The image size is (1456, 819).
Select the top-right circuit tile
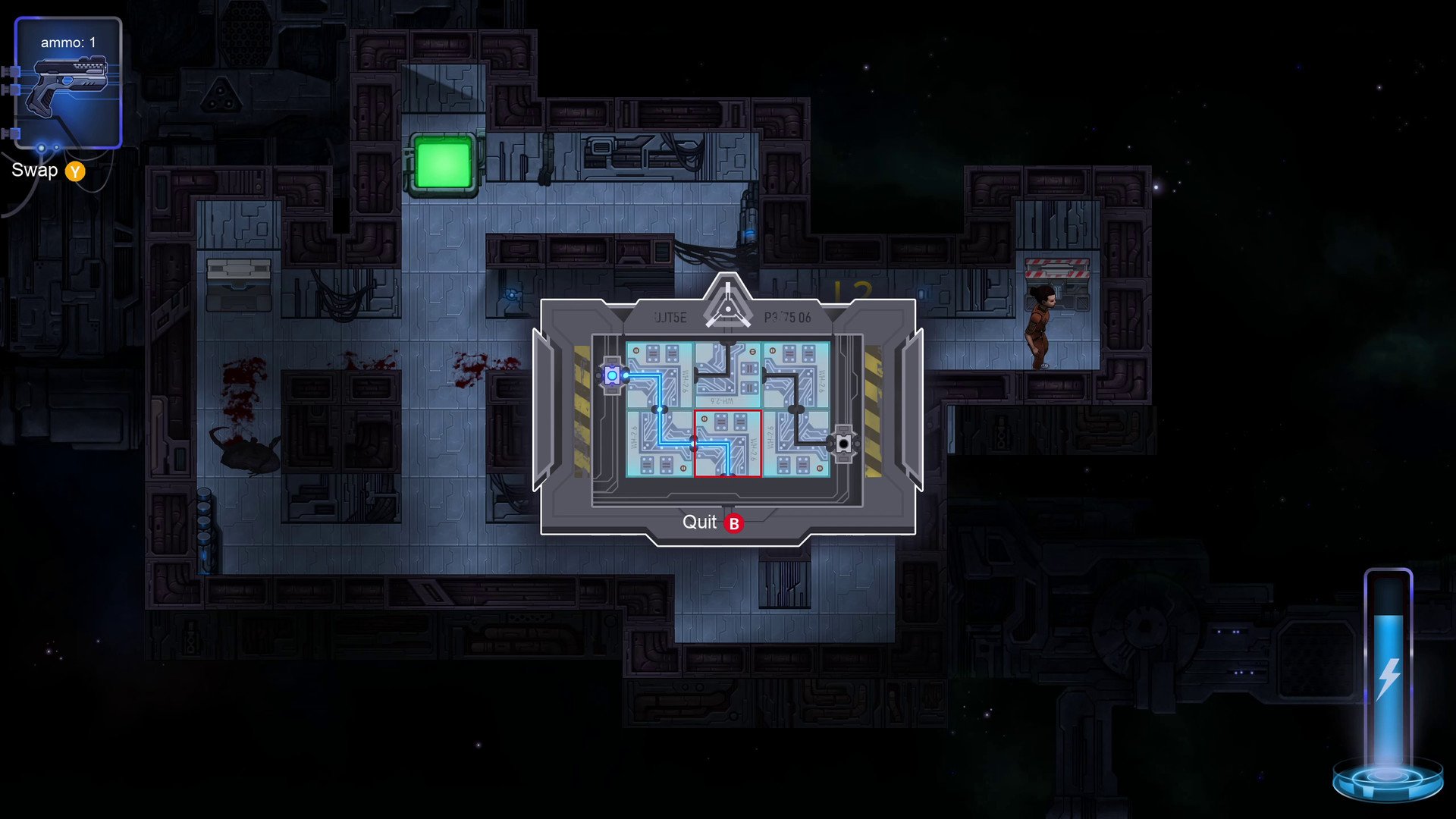(796, 375)
